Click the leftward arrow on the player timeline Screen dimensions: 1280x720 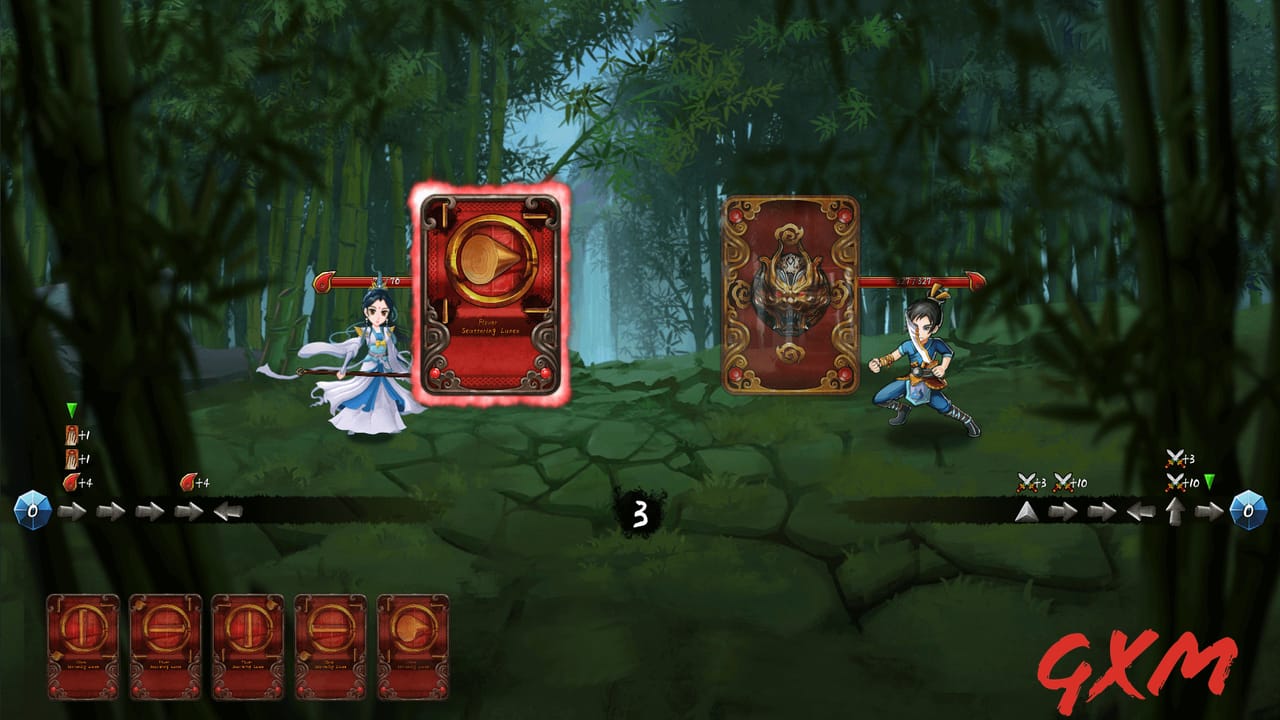coord(228,512)
